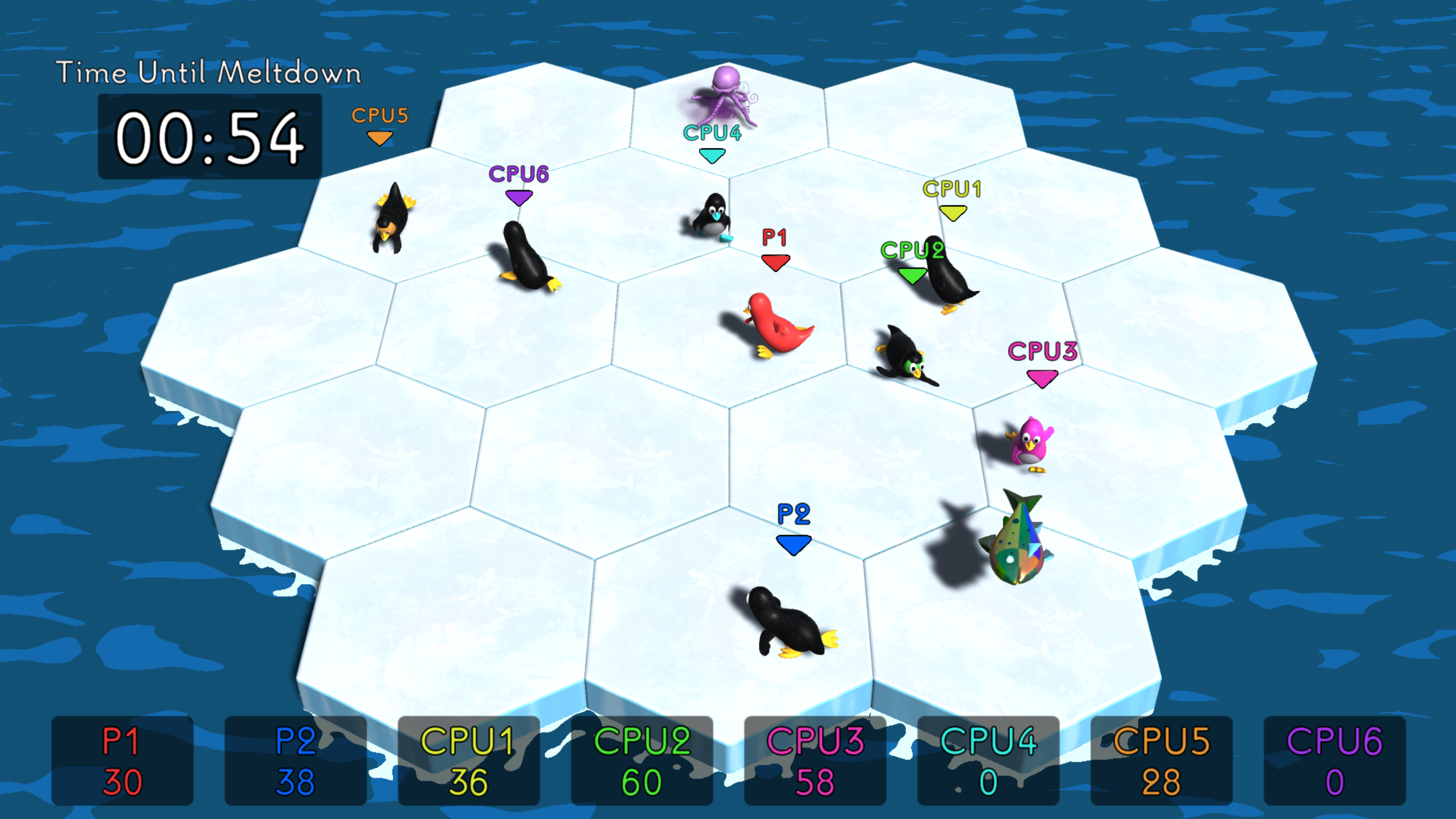
Task: Expand the CPU5 orange marker triangle
Action: (x=379, y=138)
